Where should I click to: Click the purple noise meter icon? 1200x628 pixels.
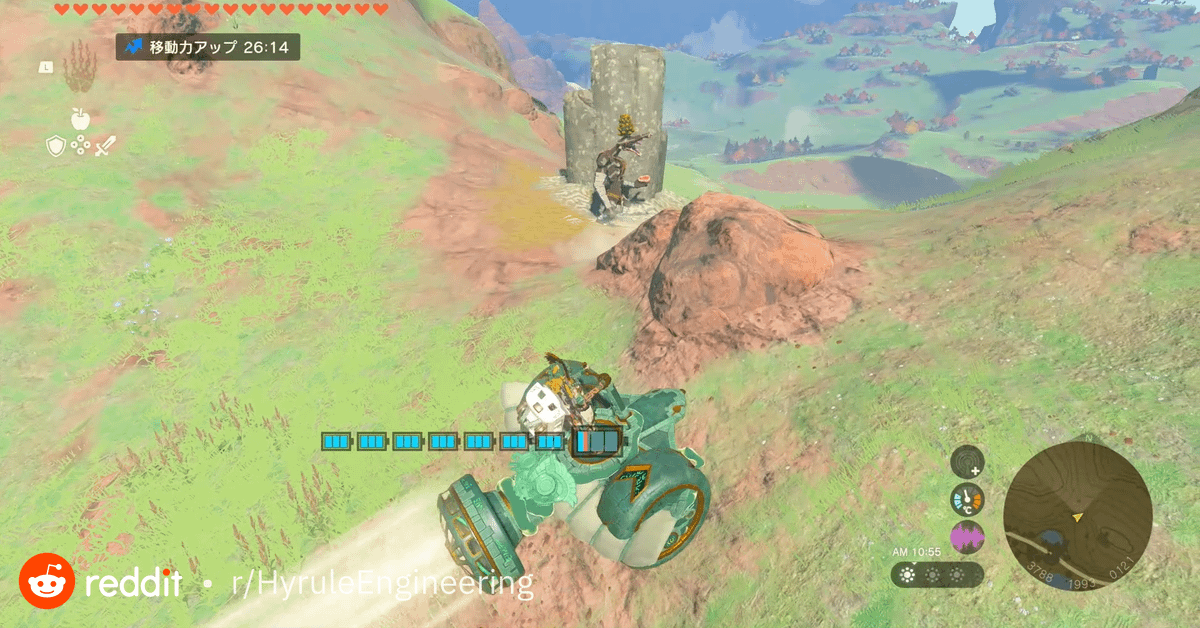click(x=967, y=538)
